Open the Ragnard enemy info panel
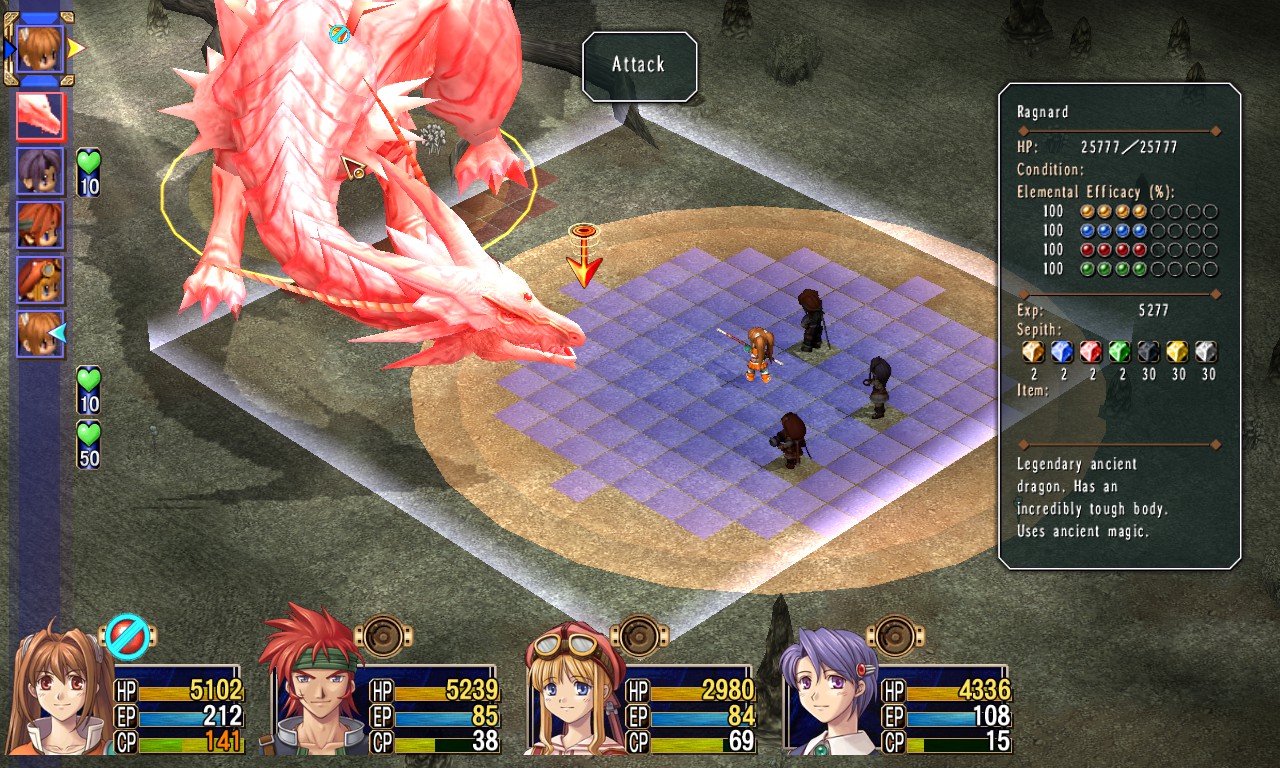The height and width of the screenshot is (768, 1280). pyautogui.click(x=1119, y=326)
